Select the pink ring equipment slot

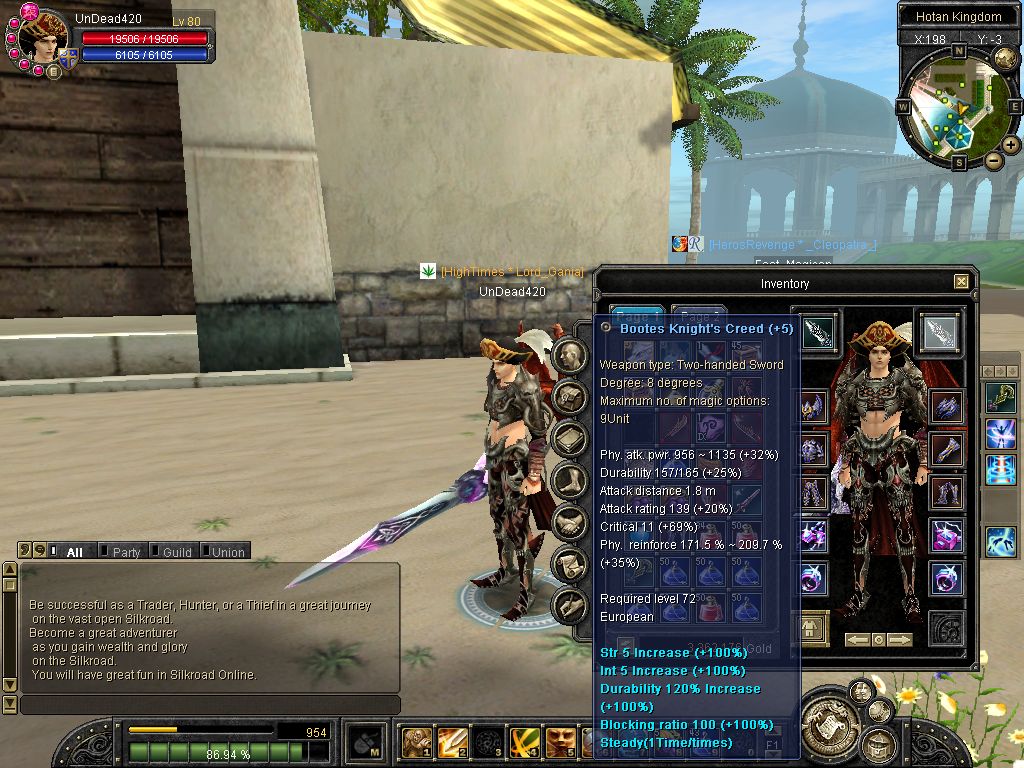click(x=946, y=578)
